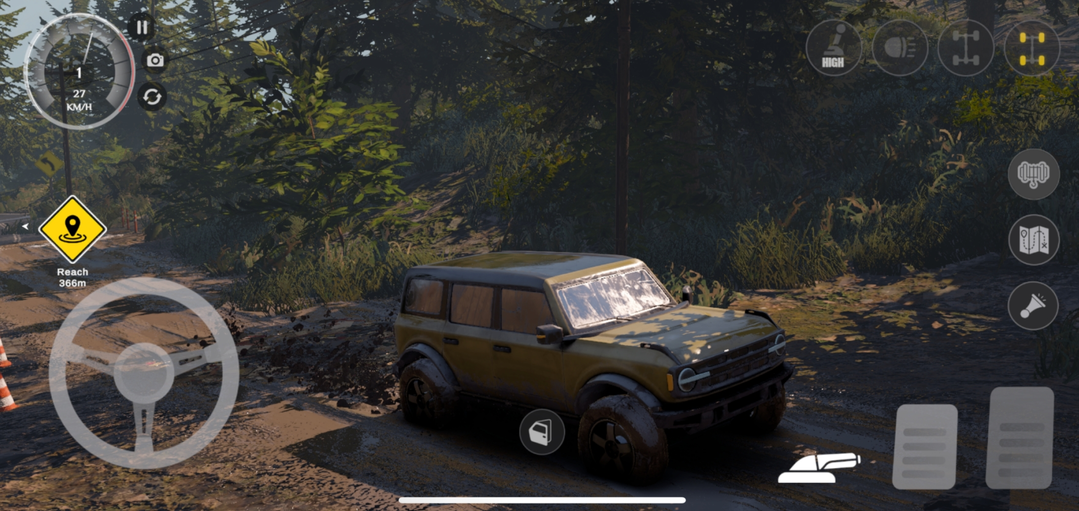Tap the steering wheel control

144,372
